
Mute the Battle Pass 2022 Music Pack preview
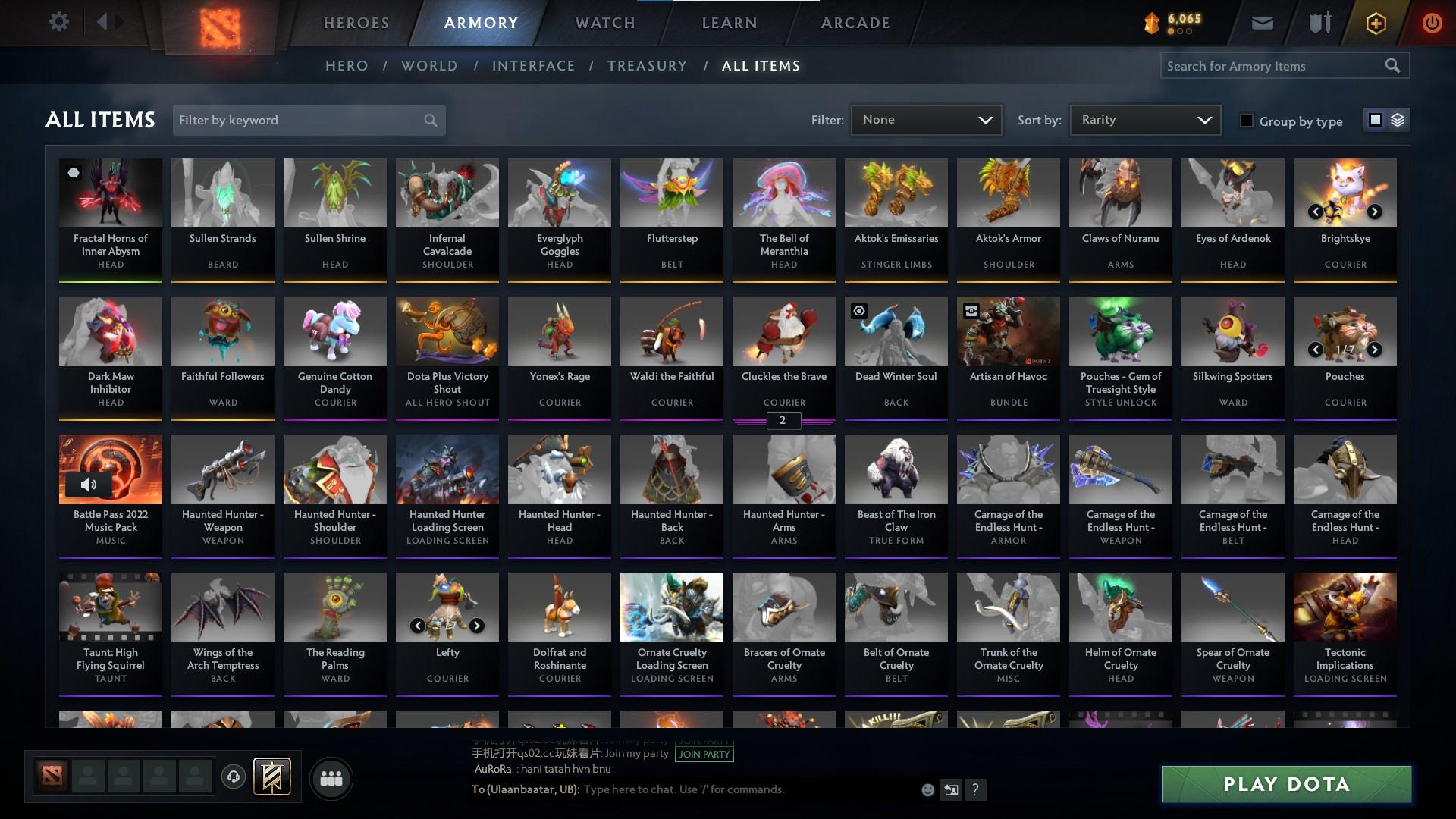click(x=89, y=484)
